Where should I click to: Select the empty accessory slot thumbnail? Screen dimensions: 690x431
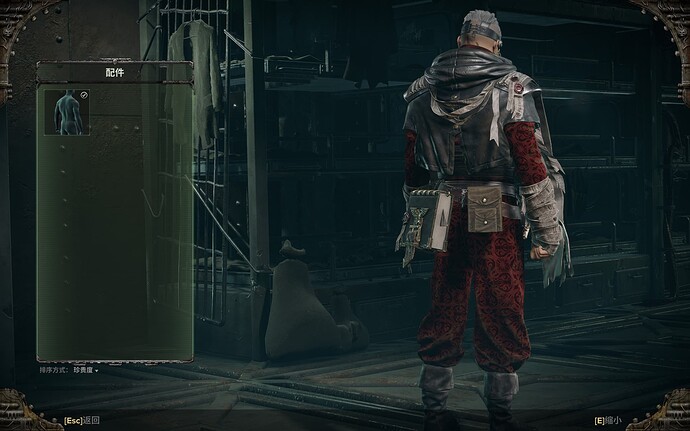click(x=67, y=112)
